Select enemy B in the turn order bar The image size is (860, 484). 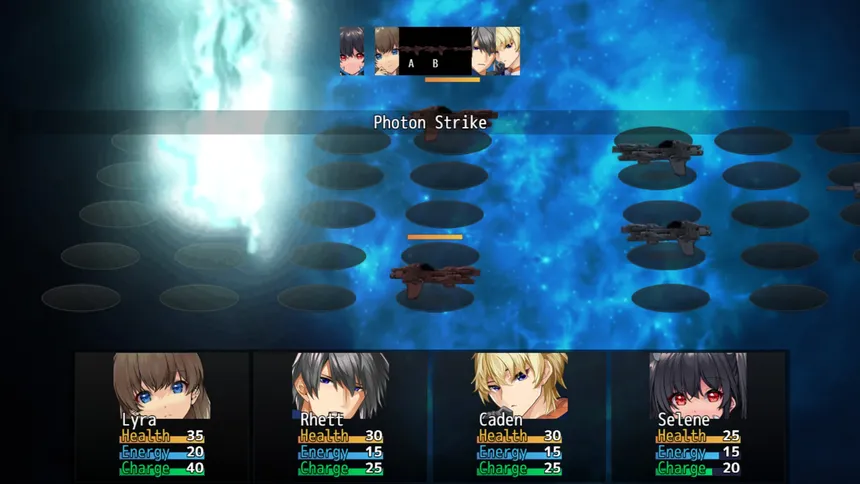(x=435, y=52)
